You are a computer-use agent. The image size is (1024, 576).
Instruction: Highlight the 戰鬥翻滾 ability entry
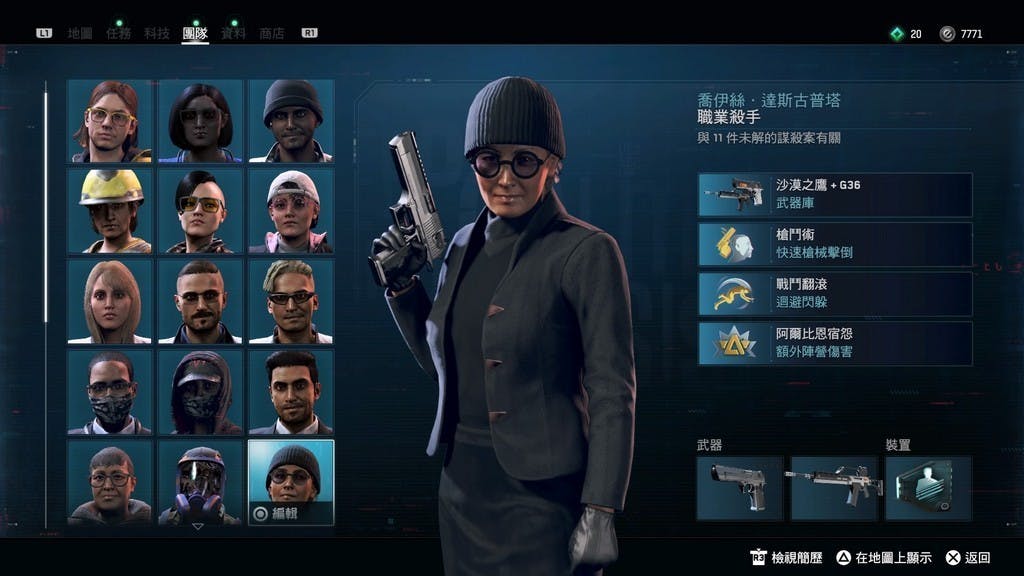[x=835, y=293]
